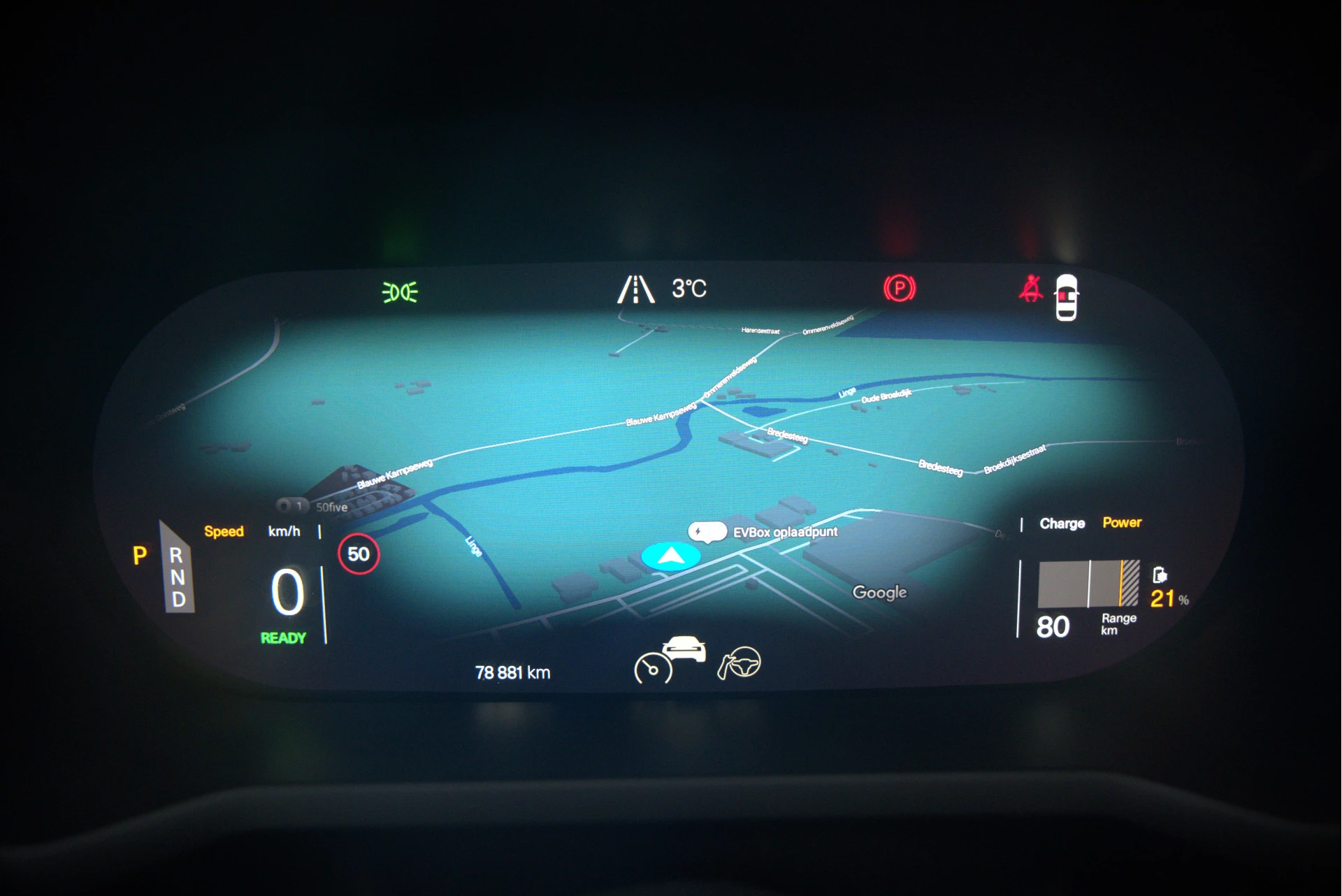The height and width of the screenshot is (896, 1342).
Task: Toggle the Charge display mode
Action: click(x=1062, y=522)
